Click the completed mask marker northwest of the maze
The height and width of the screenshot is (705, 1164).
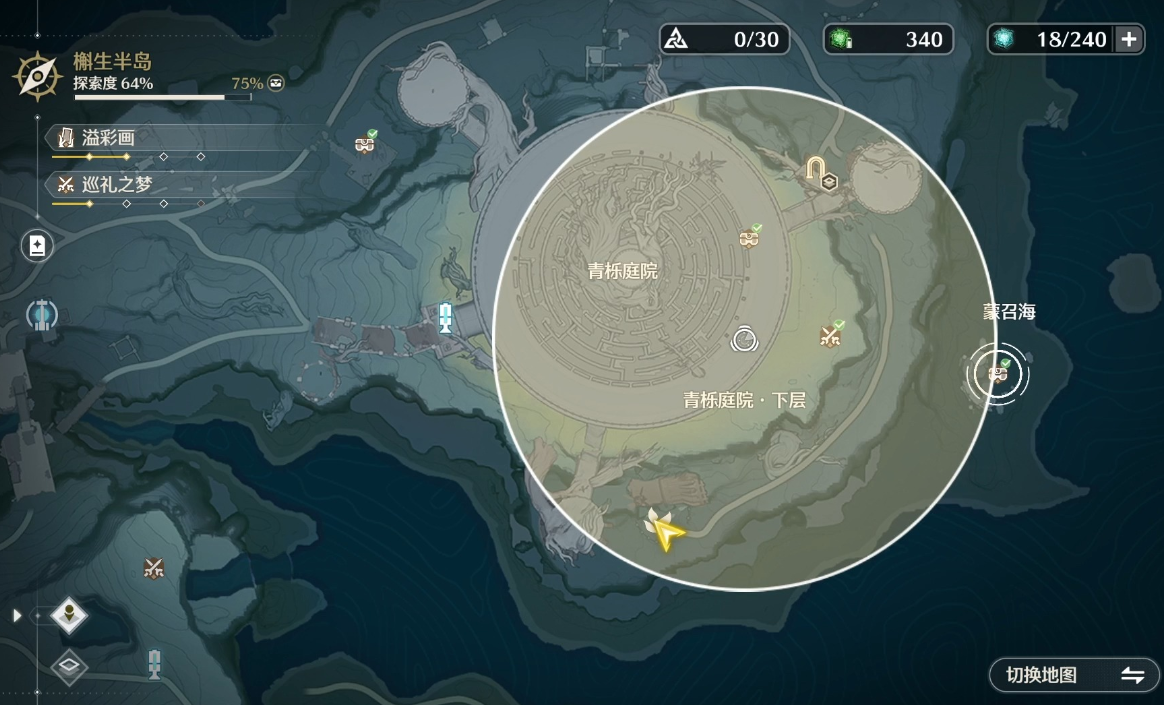coord(365,145)
